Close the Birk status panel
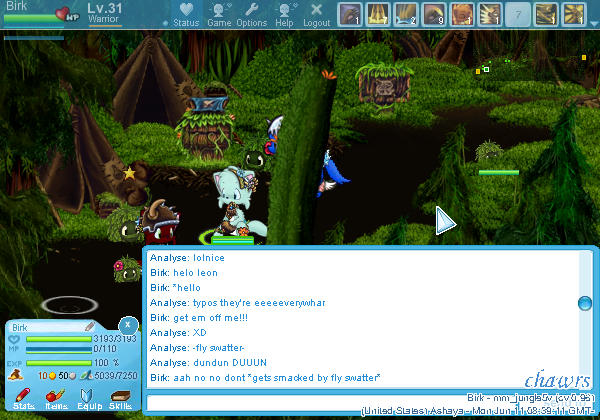 pos(127,325)
